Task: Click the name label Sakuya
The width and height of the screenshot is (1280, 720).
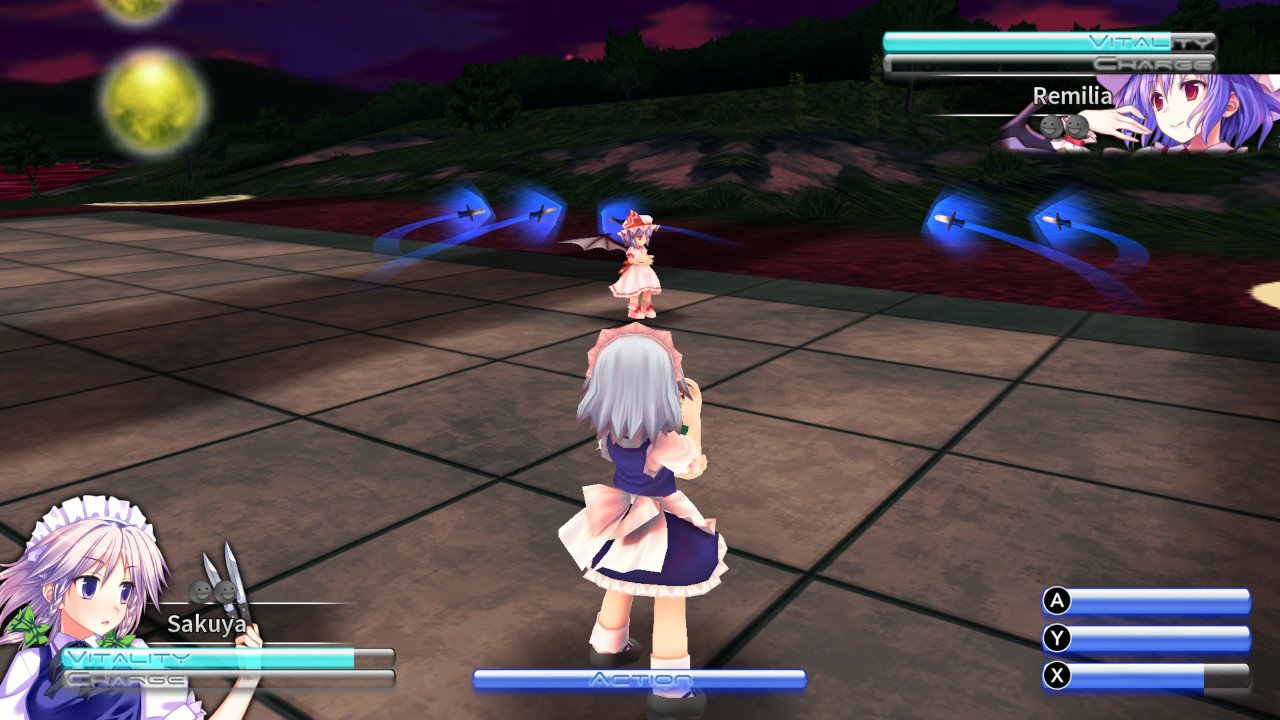Action: tap(207, 623)
